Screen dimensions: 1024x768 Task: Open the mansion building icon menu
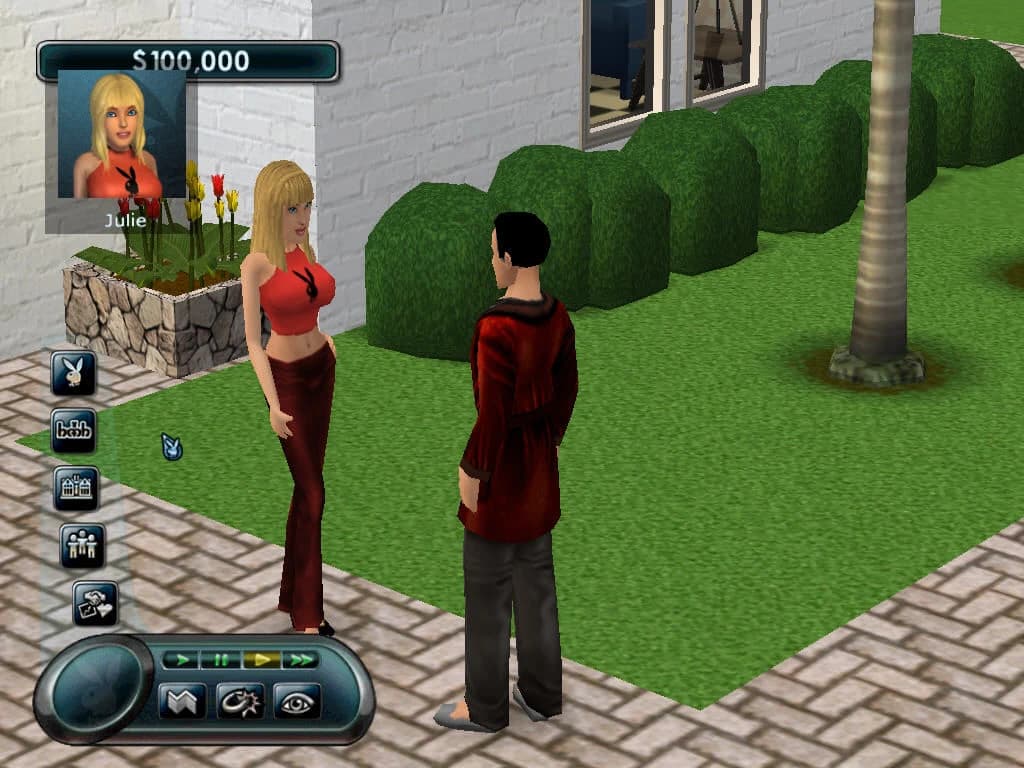(77, 487)
